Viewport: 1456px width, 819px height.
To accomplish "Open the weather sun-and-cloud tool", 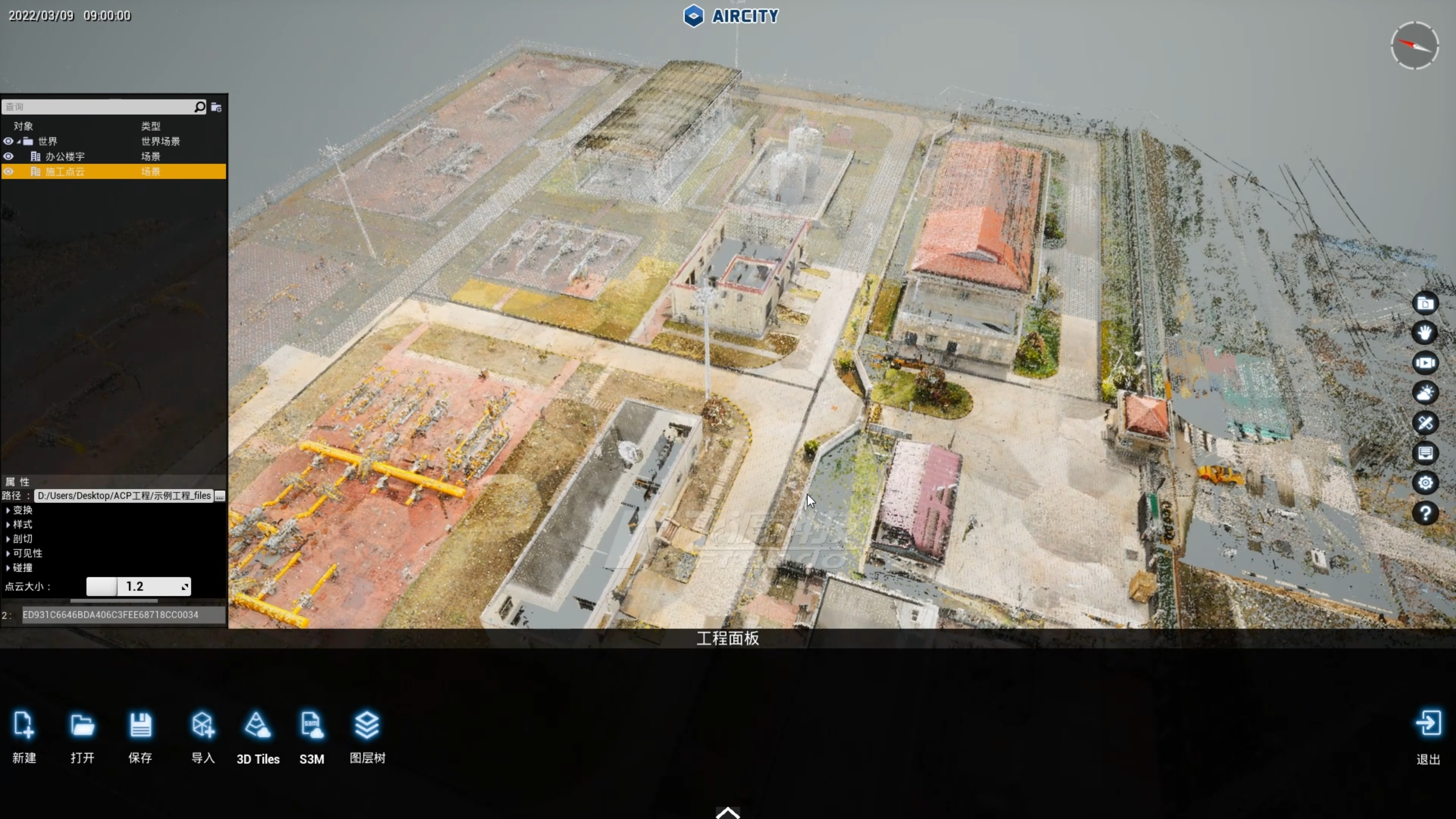I will point(1425,393).
